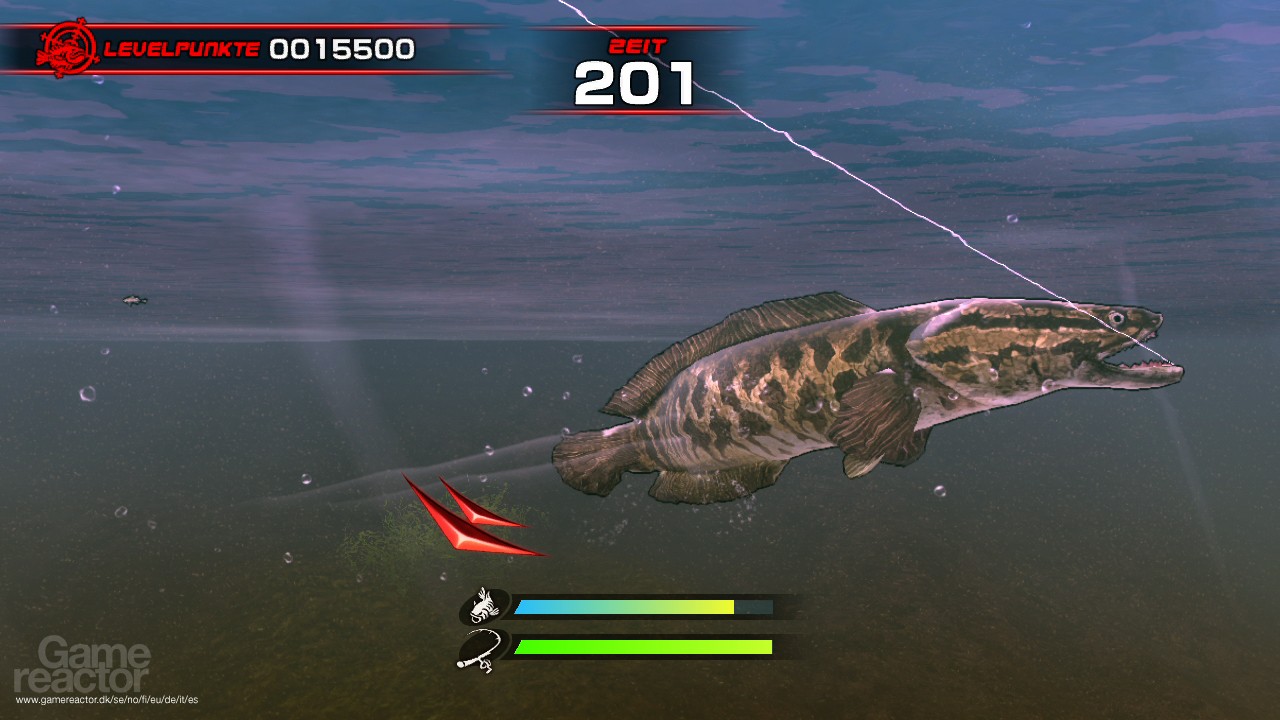Screen dimensions: 1280x720
Task: Select the fishing reel icon beside the green bar
Action: (482, 649)
